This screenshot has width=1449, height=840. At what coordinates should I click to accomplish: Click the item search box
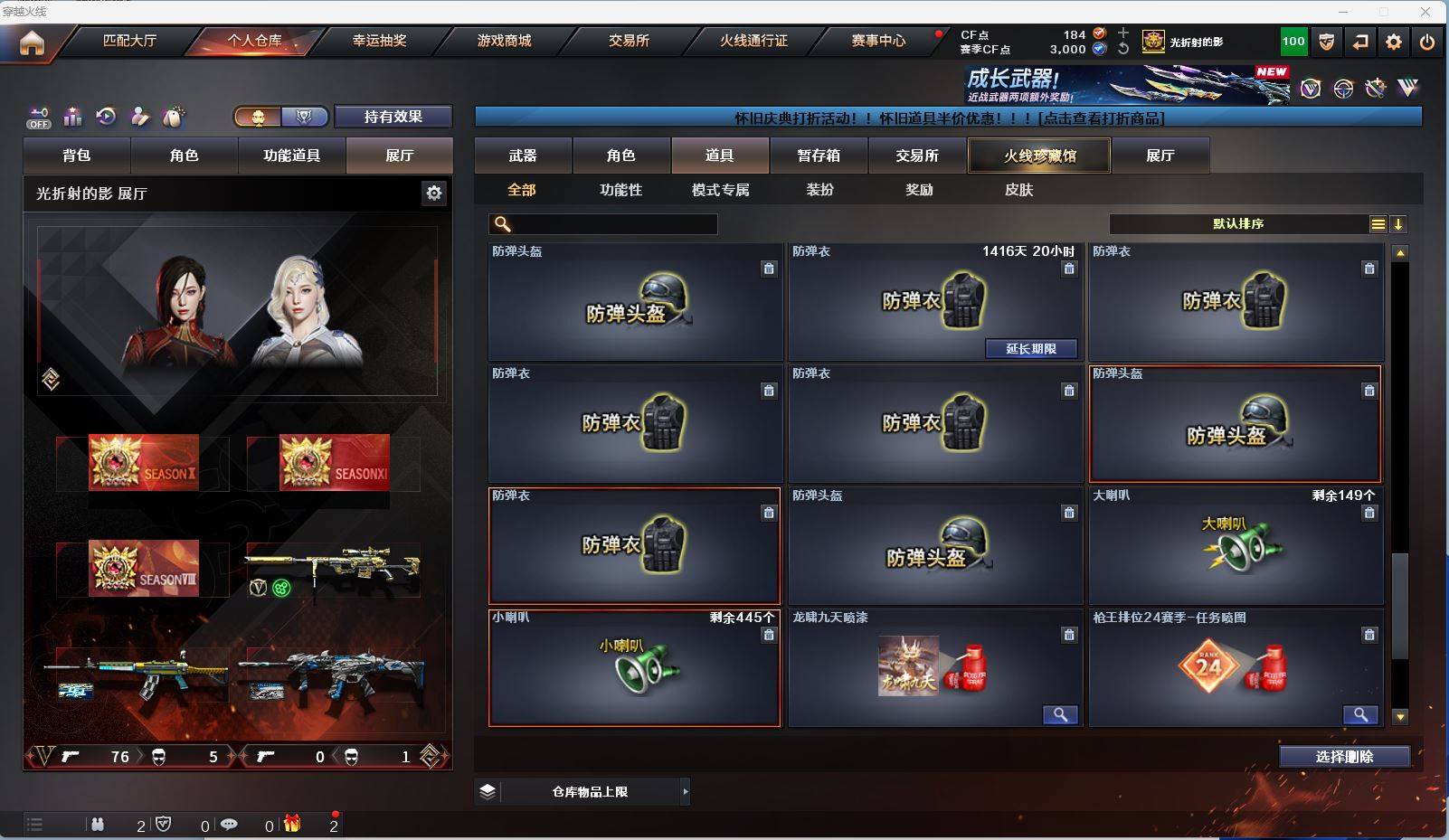(603, 224)
